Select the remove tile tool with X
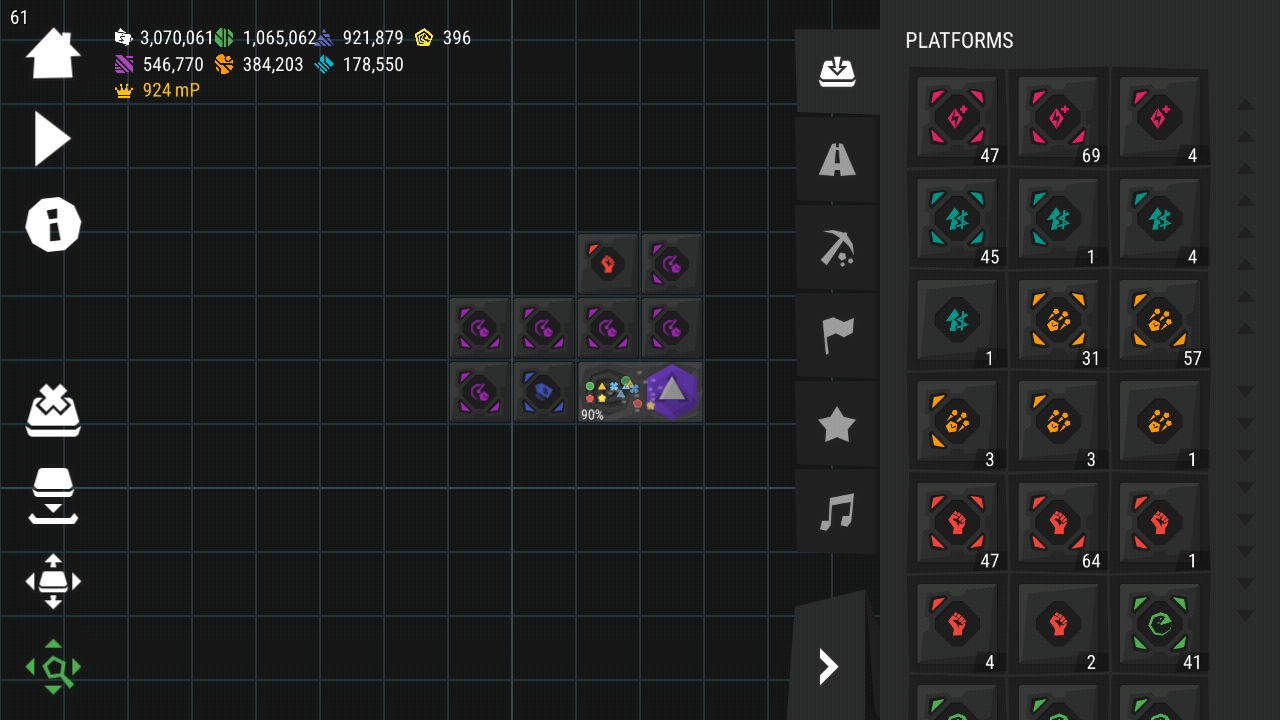 tap(53, 410)
